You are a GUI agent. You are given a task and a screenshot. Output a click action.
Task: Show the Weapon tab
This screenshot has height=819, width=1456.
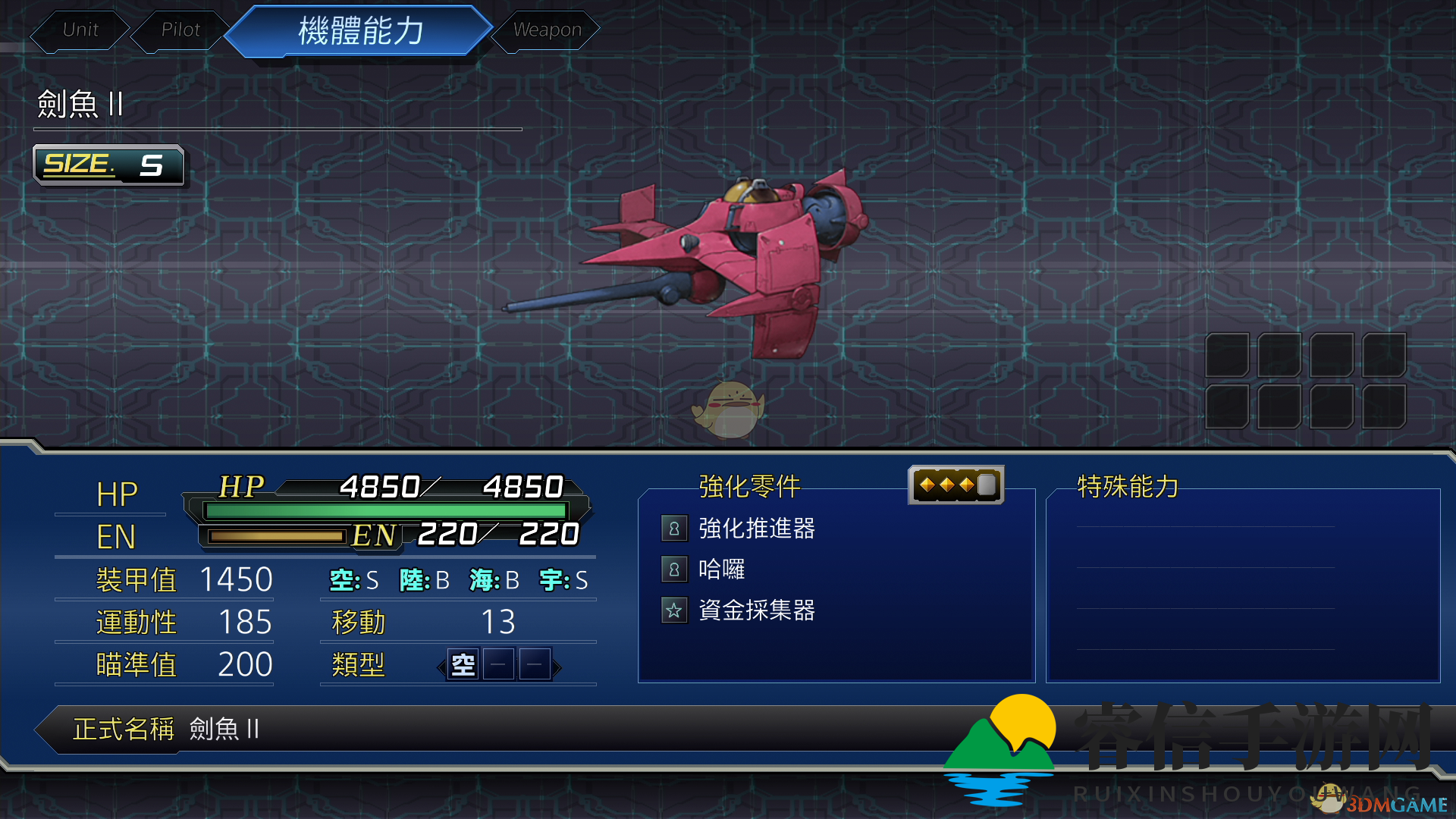[x=547, y=30]
